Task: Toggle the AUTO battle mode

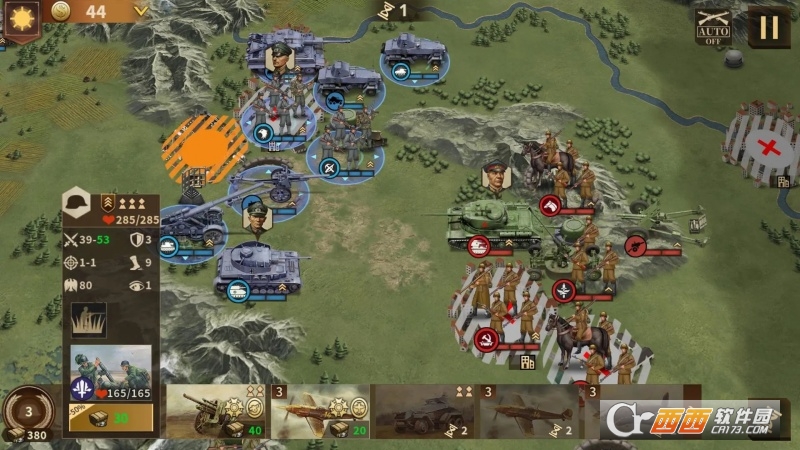Action: 713,27
